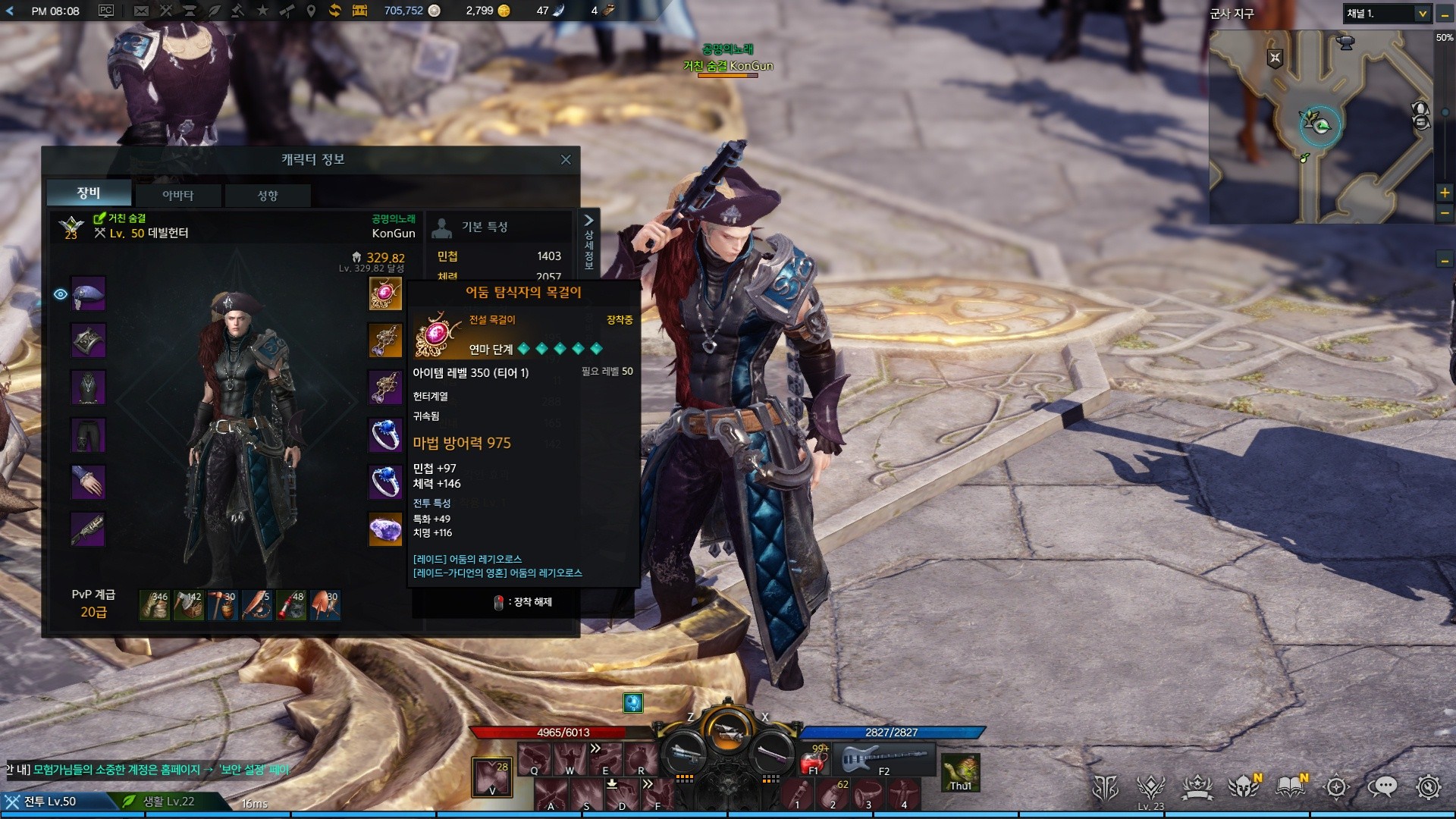Toggle the helmet visibility eye icon
1456x819 pixels.
61,294
